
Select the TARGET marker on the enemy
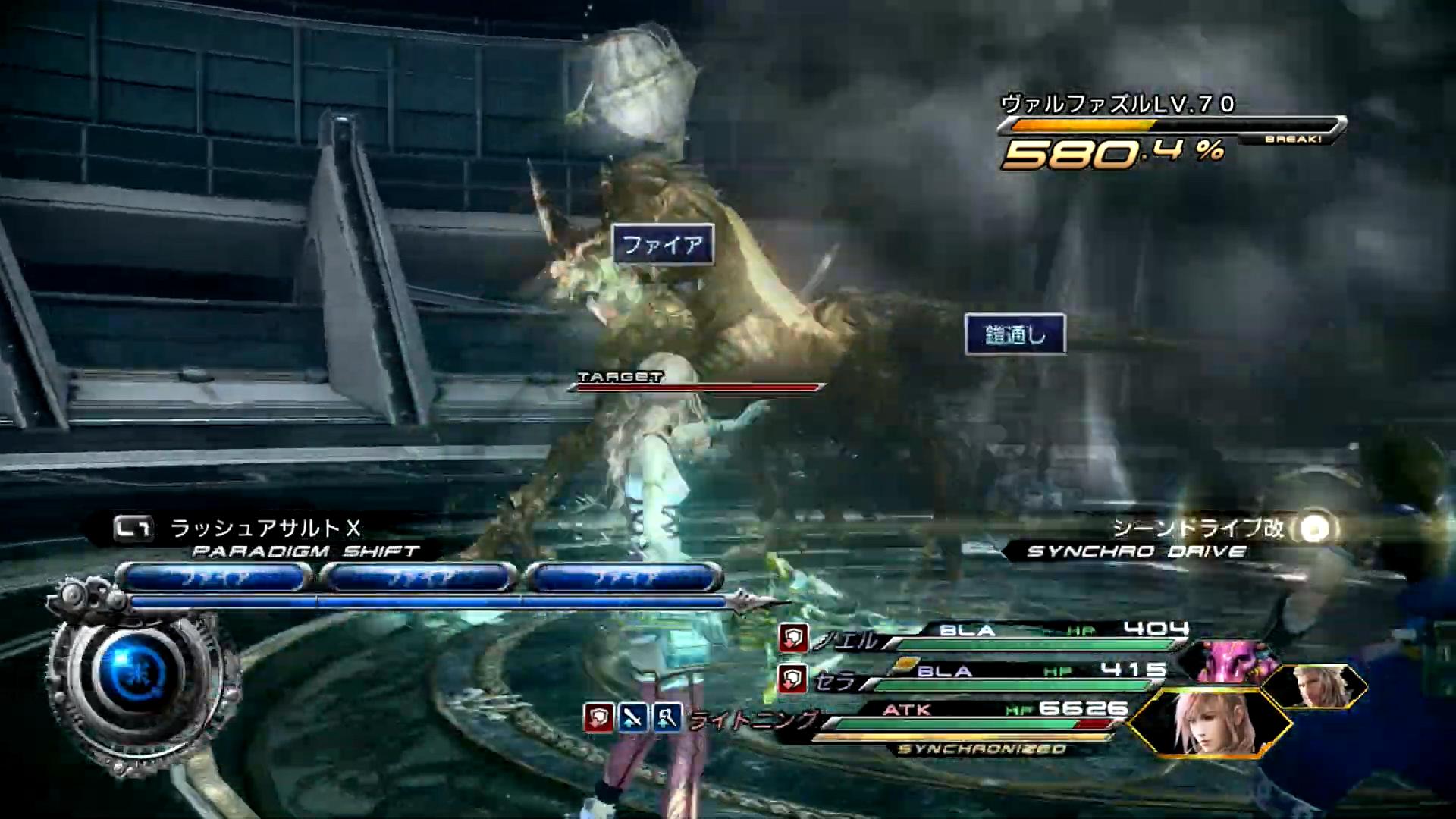point(620,377)
